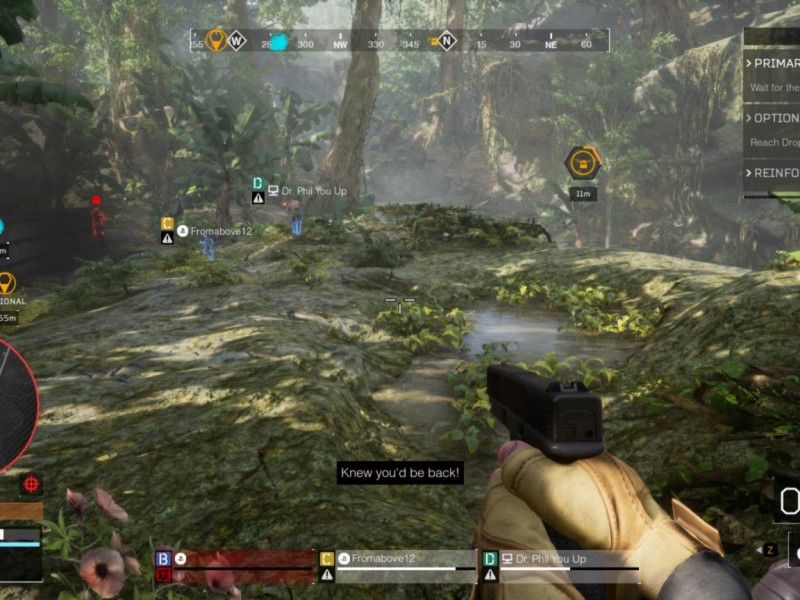The width and height of the screenshot is (800, 600).
Task: Click the cyan marker on the compass
Action: [x=279, y=42]
